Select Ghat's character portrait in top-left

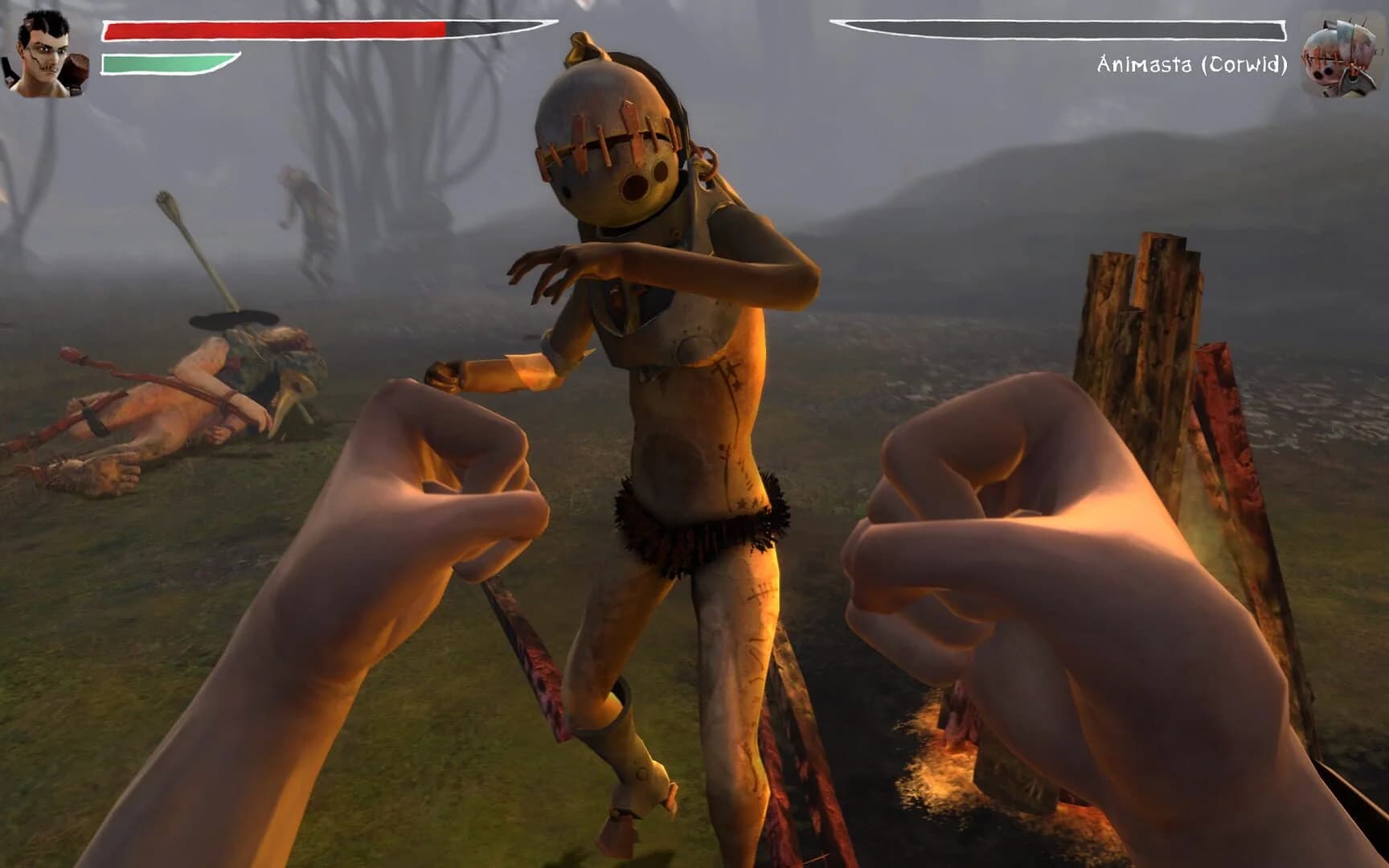point(44,48)
